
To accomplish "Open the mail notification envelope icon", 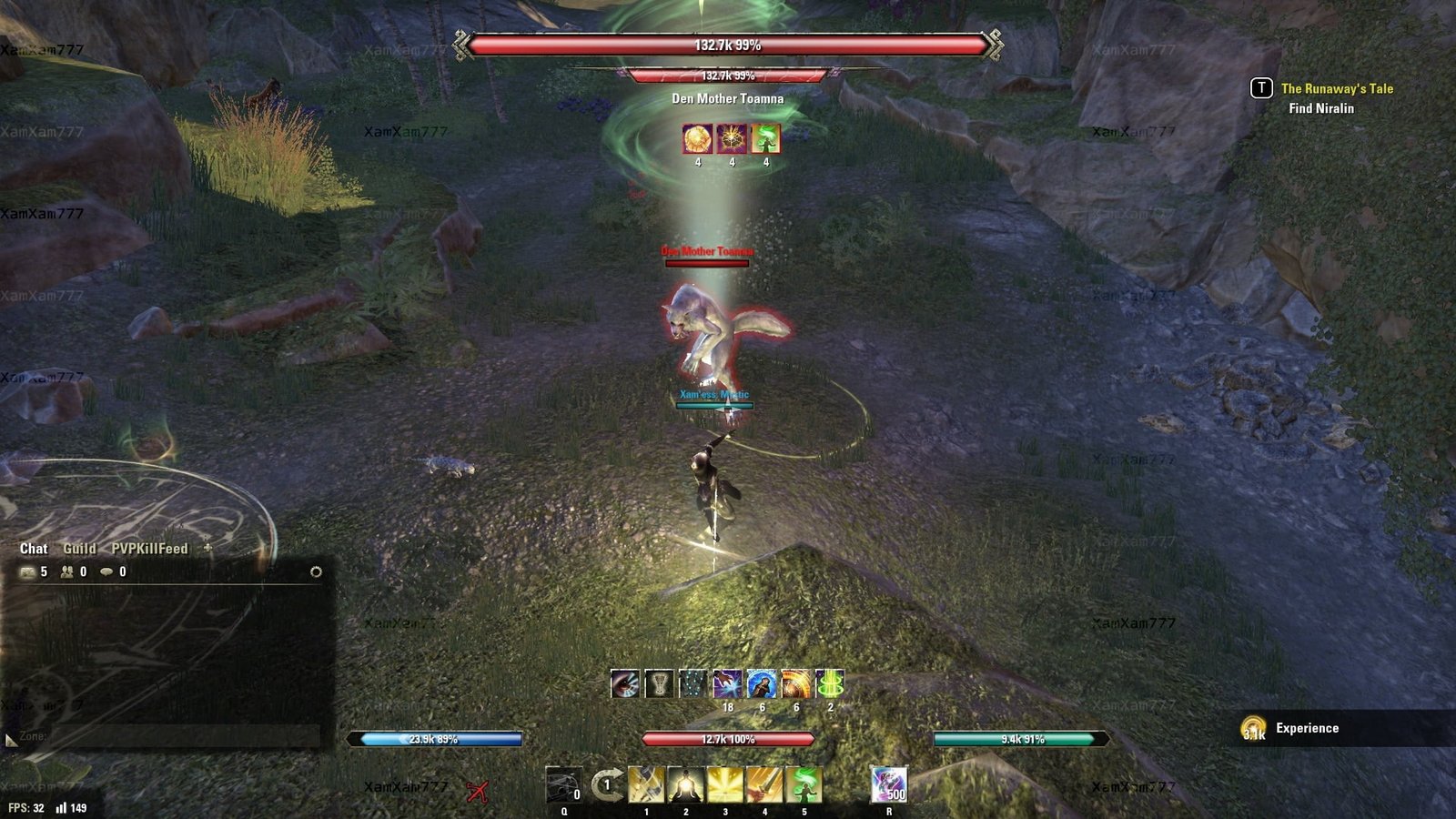I will [28, 571].
